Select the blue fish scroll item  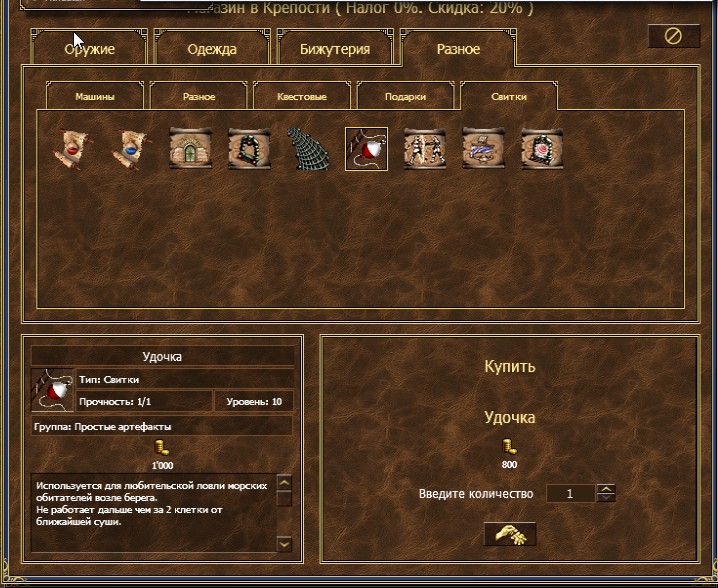pos(483,148)
